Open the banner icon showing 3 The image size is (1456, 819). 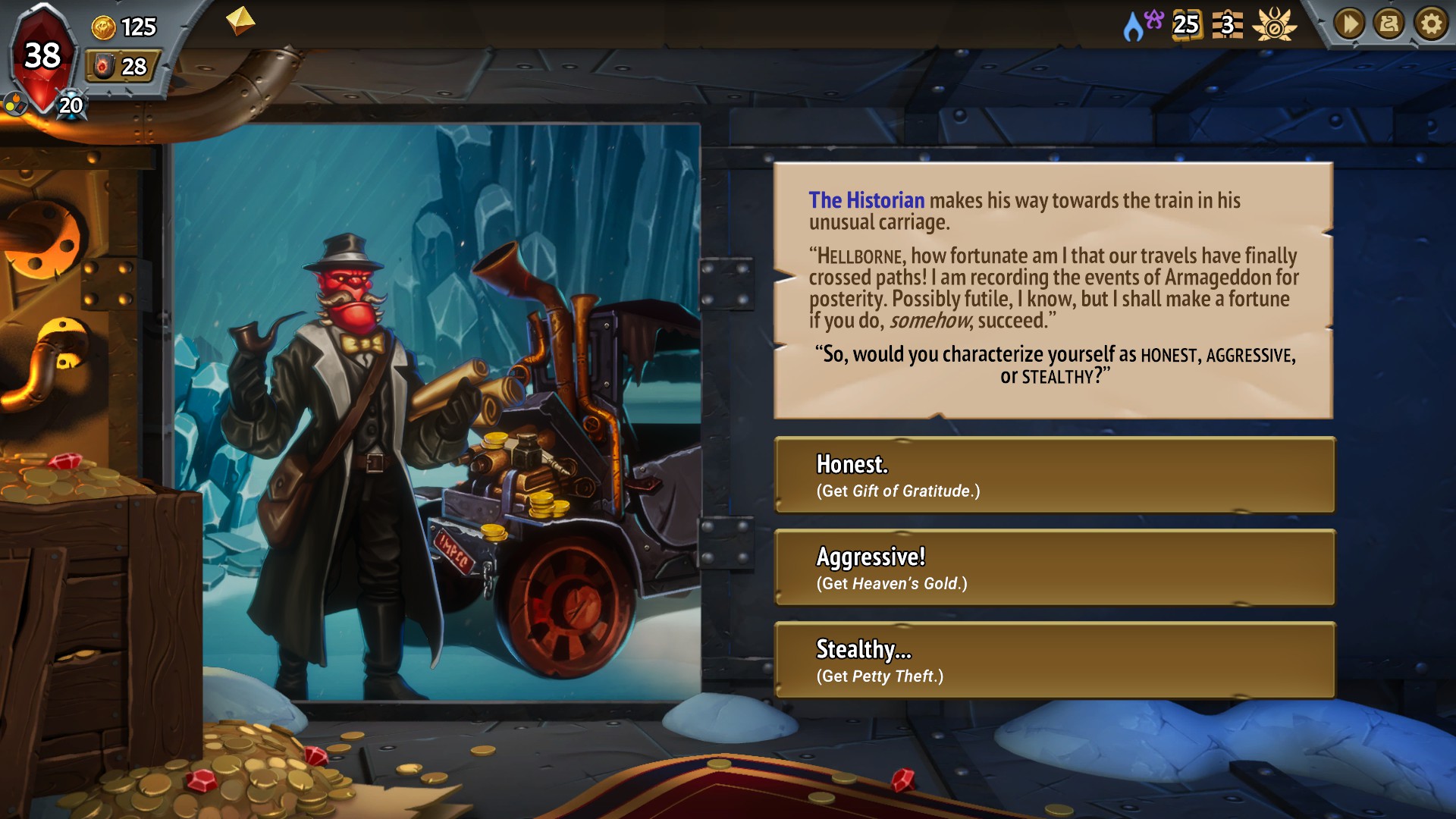[x=1227, y=25]
